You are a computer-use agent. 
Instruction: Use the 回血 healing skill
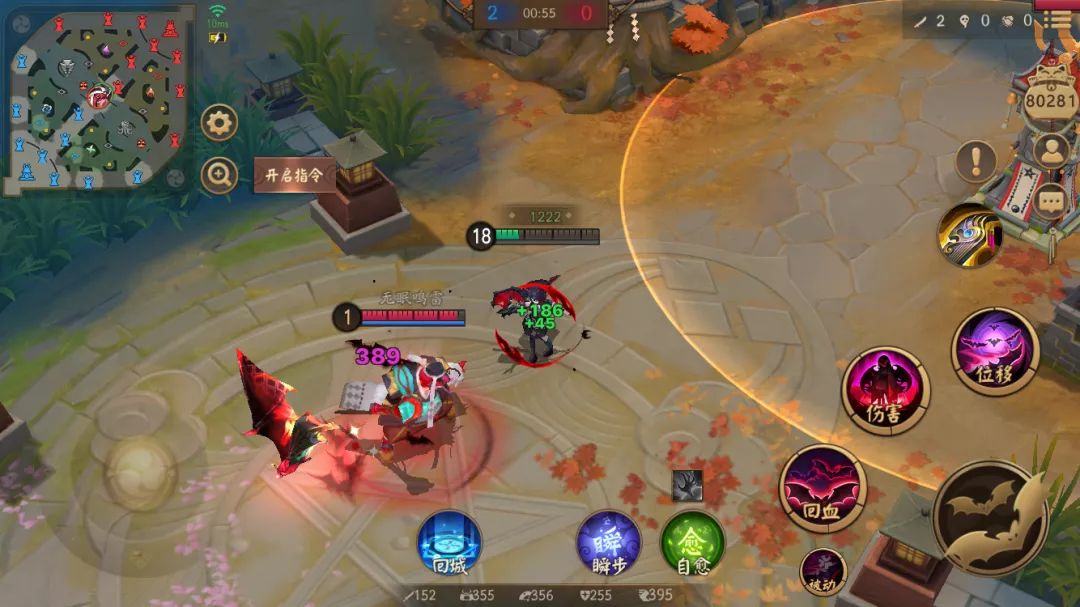pos(822,487)
